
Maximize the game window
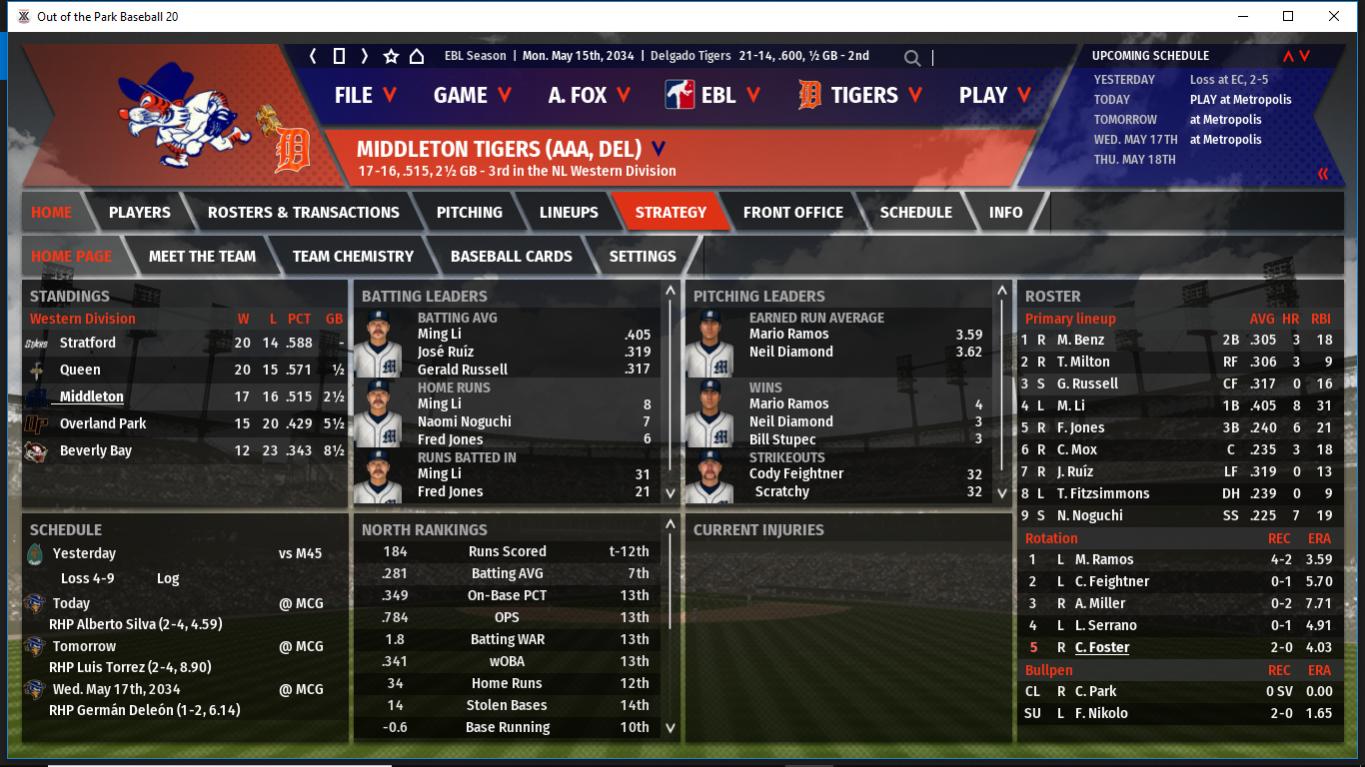tap(1288, 16)
